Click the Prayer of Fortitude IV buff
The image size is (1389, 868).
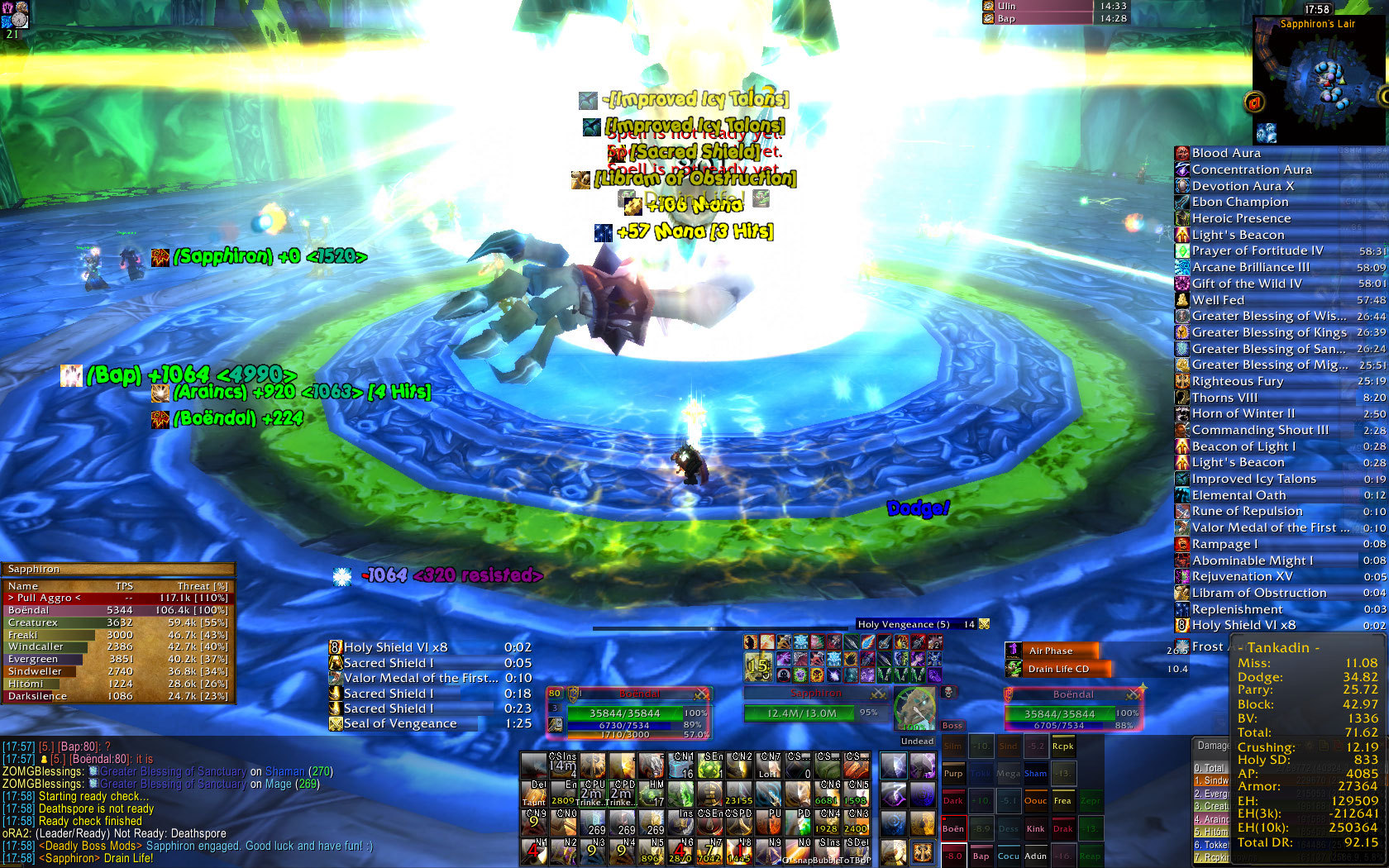pos(1257,250)
